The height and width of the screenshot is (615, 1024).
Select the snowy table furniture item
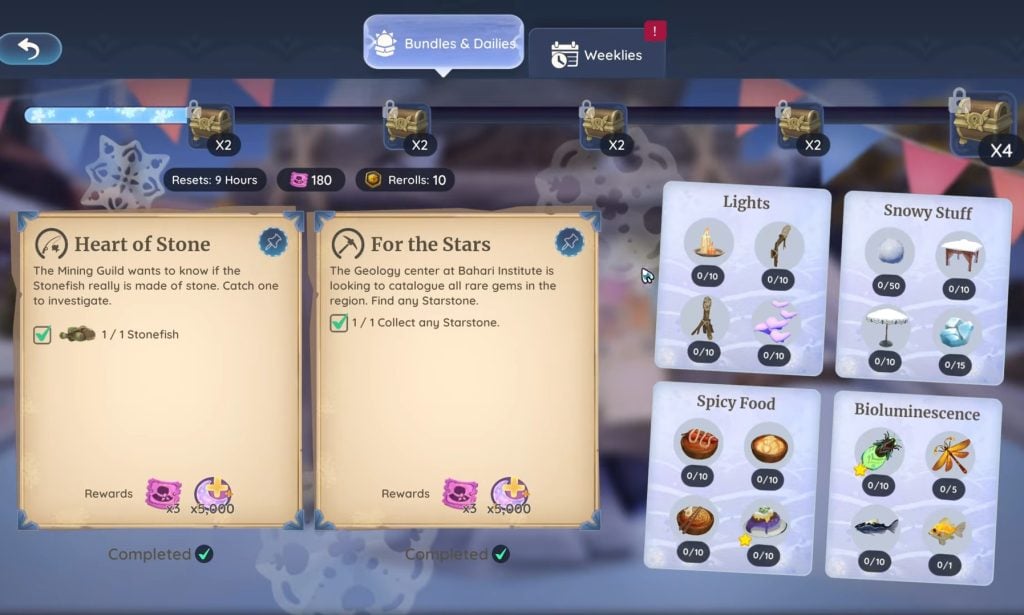pyautogui.click(x=959, y=256)
